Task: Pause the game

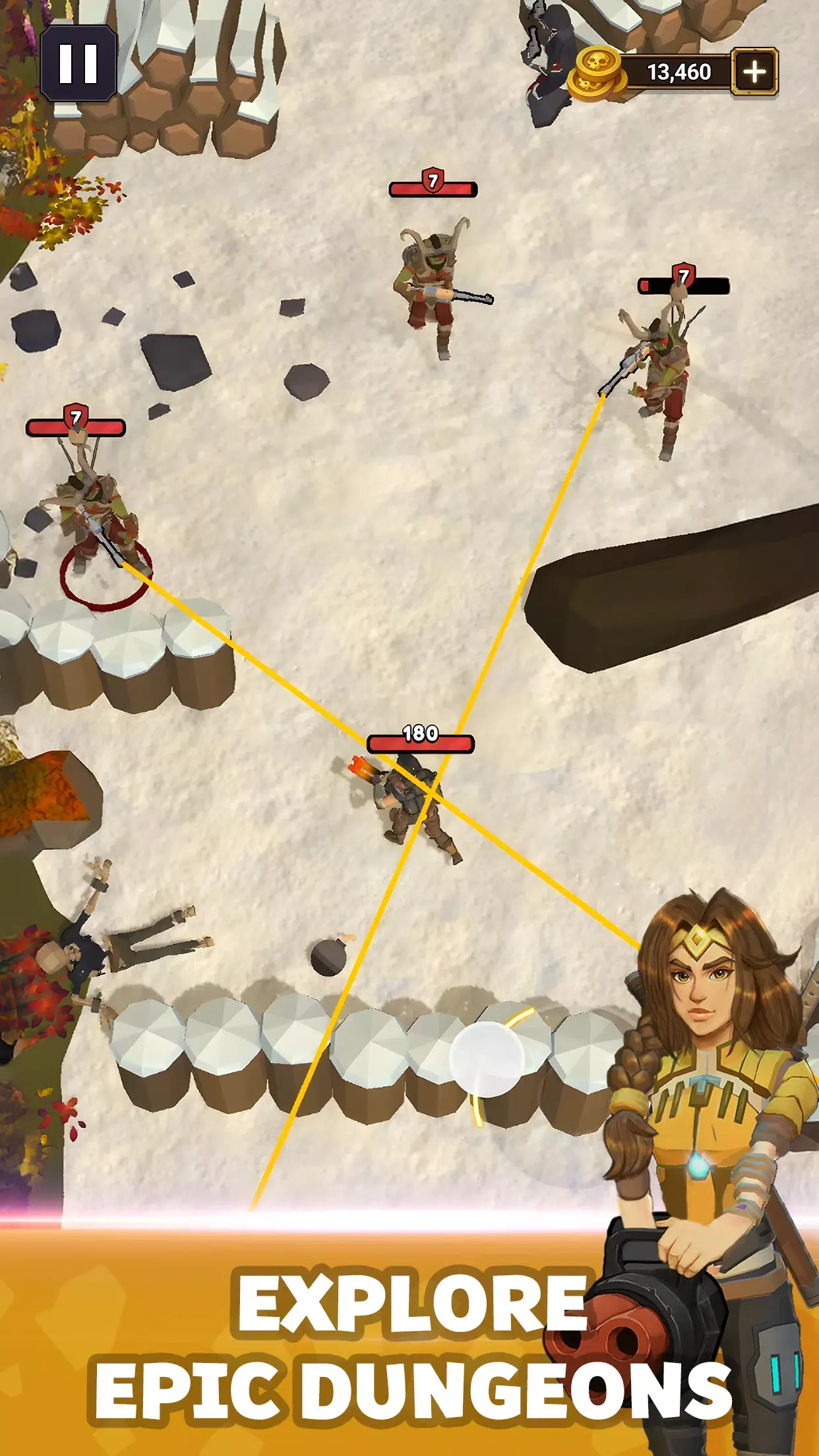Action: point(78,64)
